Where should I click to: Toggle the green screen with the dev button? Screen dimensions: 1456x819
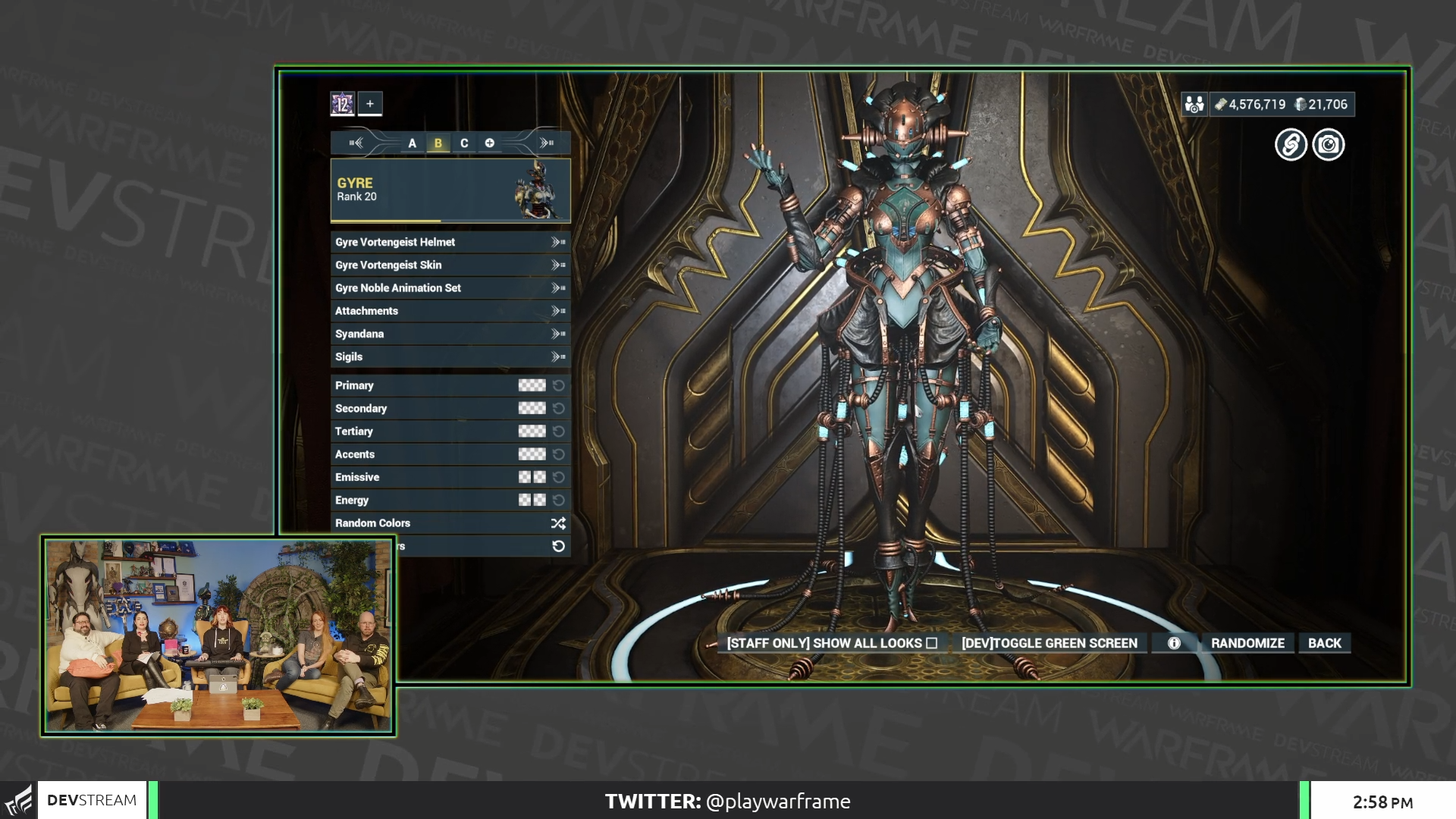tap(1050, 642)
